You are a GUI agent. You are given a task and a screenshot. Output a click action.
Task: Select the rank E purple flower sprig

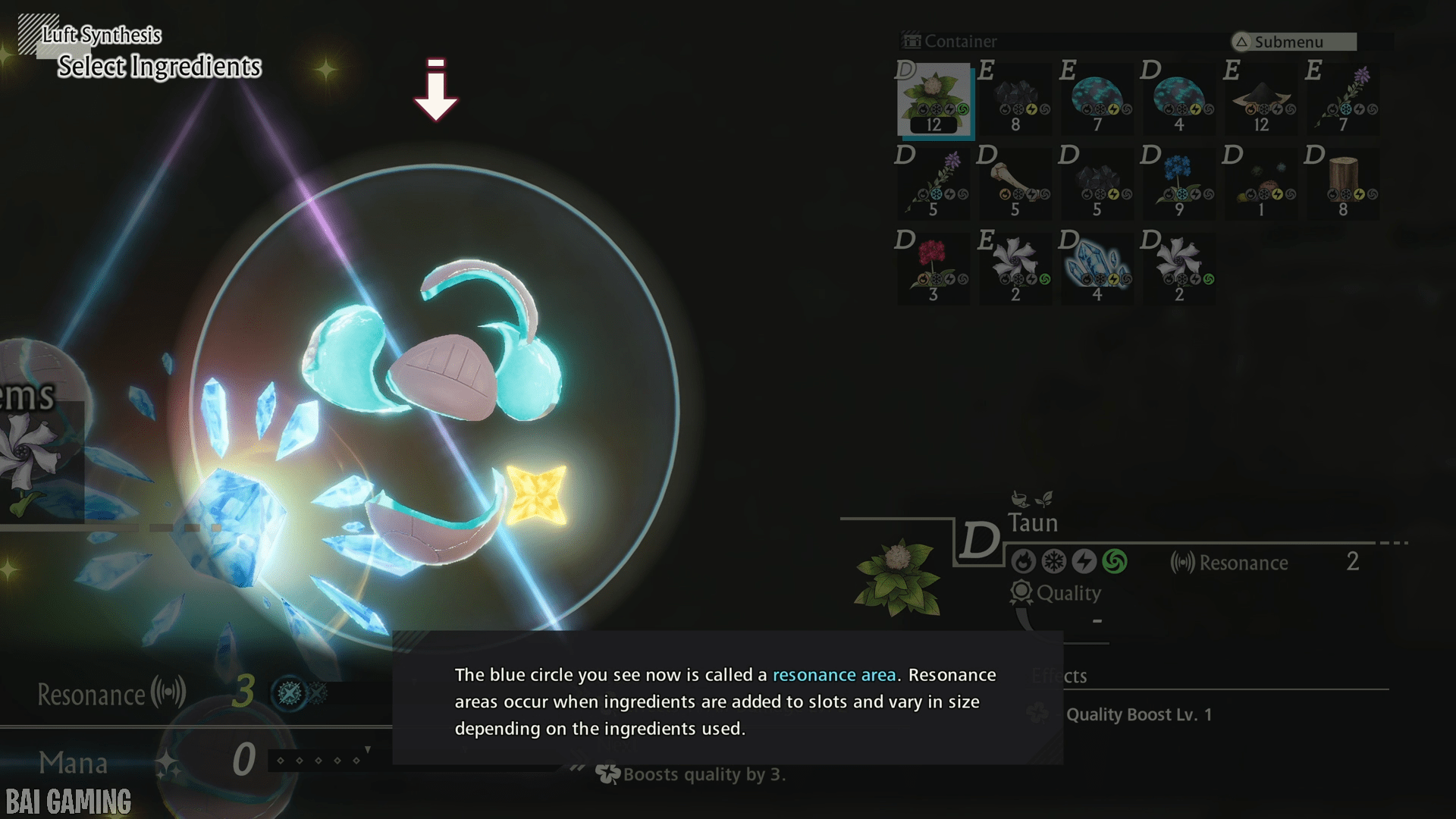[x=1344, y=99]
